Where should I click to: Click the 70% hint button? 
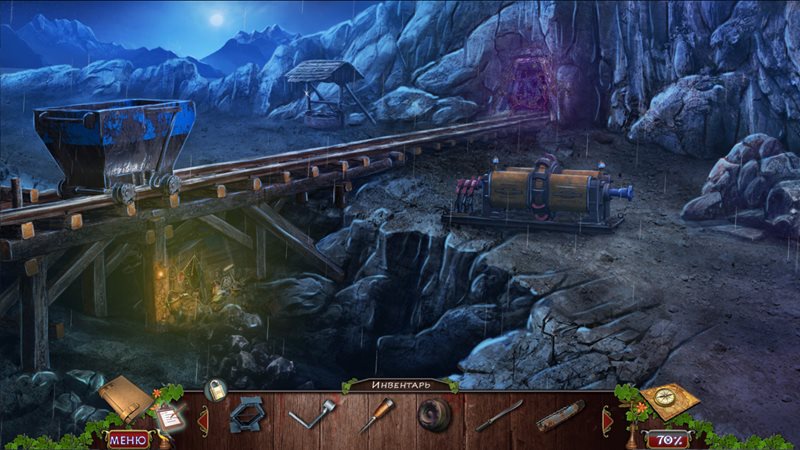[667, 438]
